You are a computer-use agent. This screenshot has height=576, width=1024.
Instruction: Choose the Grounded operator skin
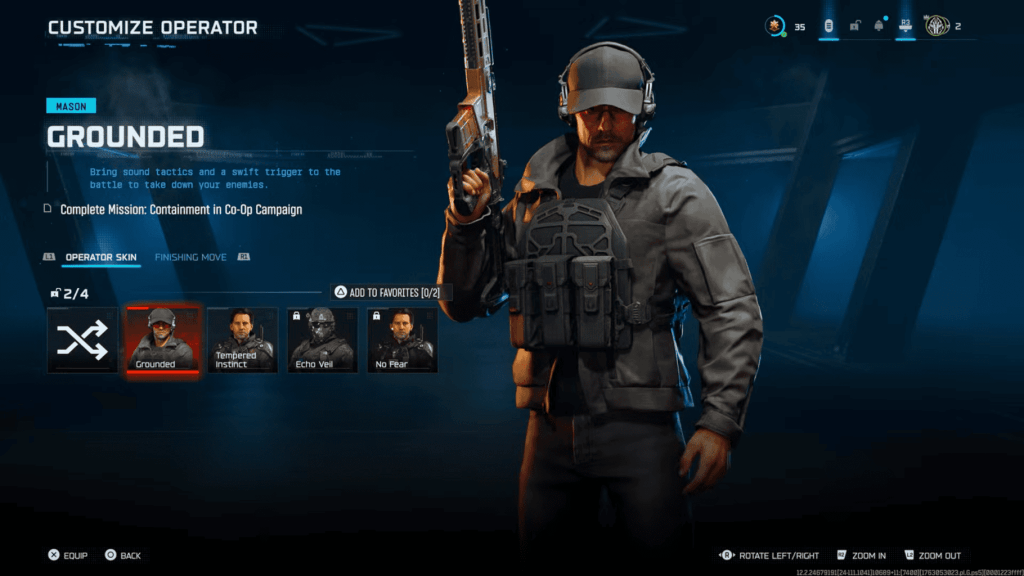point(162,340)
